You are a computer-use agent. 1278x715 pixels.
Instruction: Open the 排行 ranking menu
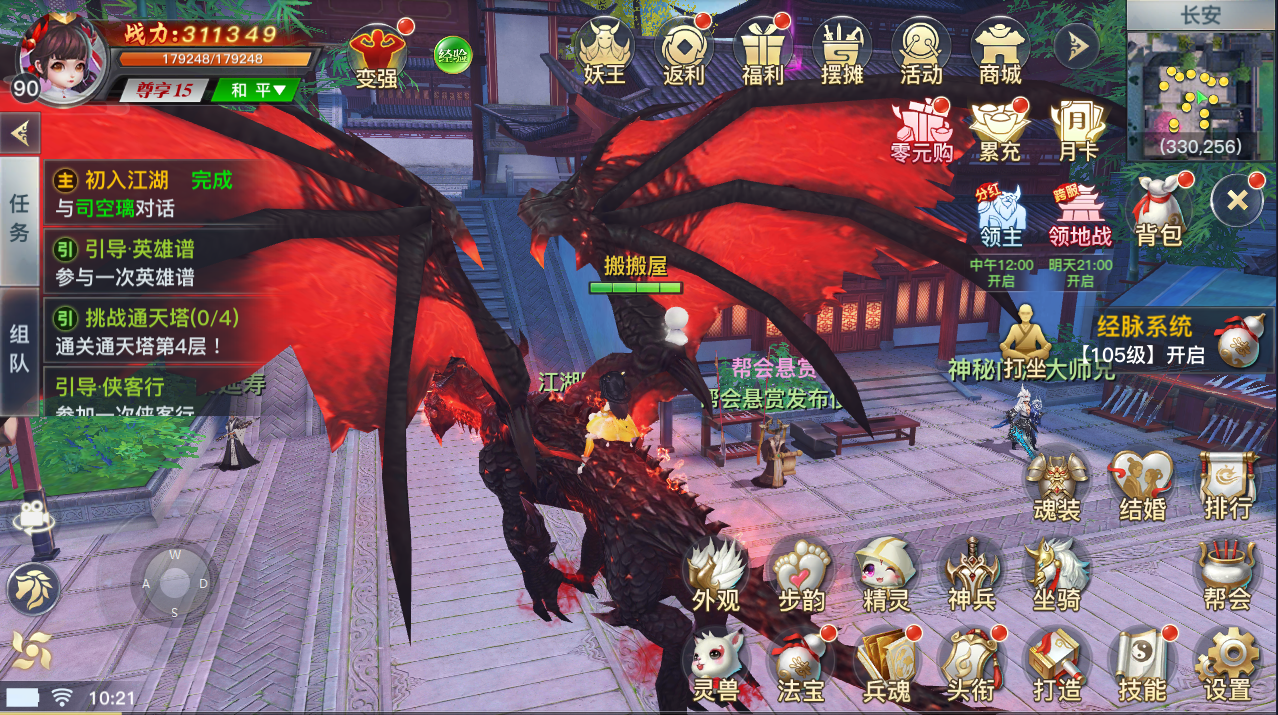1227,485
